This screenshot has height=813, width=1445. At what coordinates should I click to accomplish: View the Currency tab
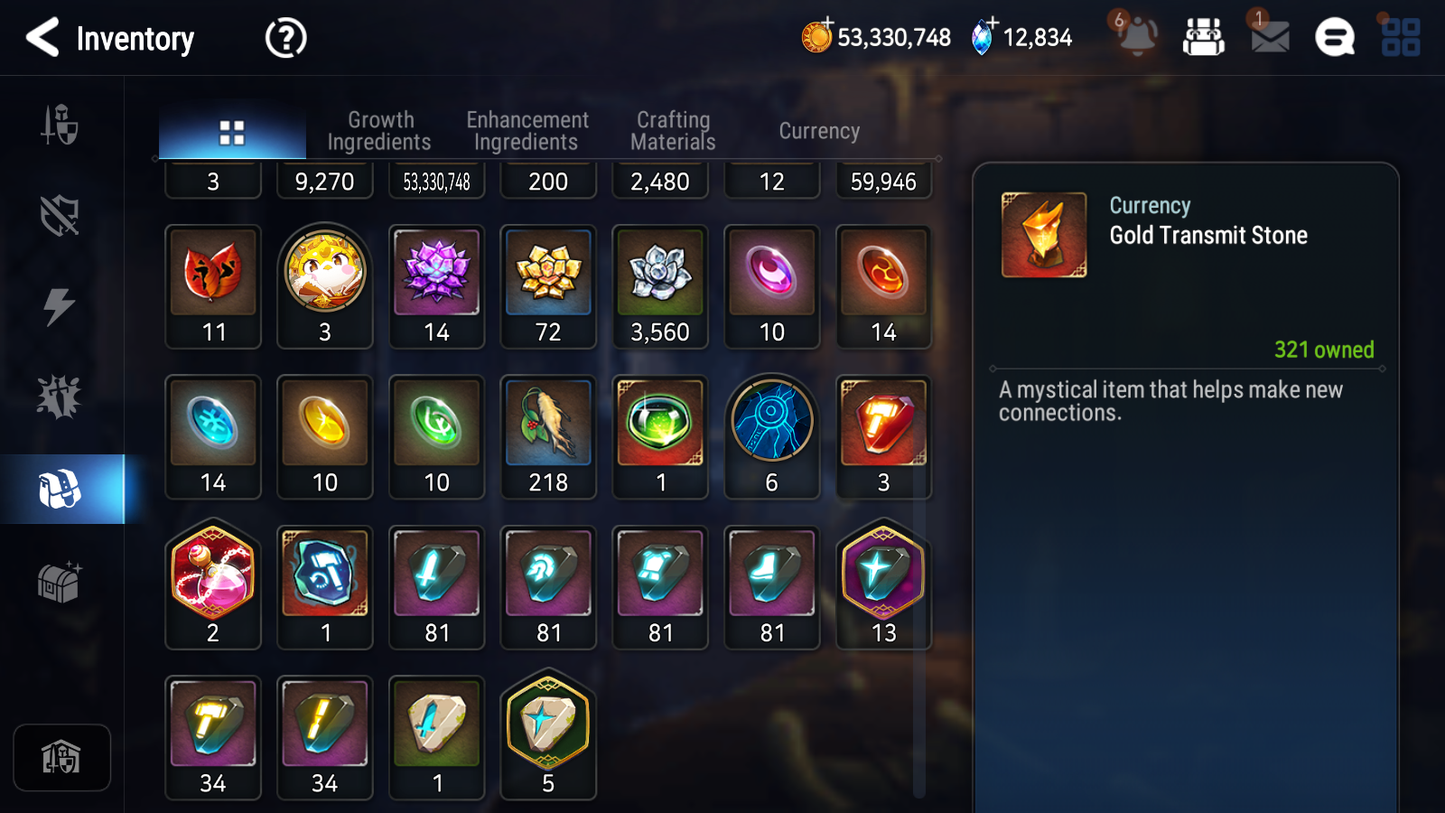tap(818, 130)
